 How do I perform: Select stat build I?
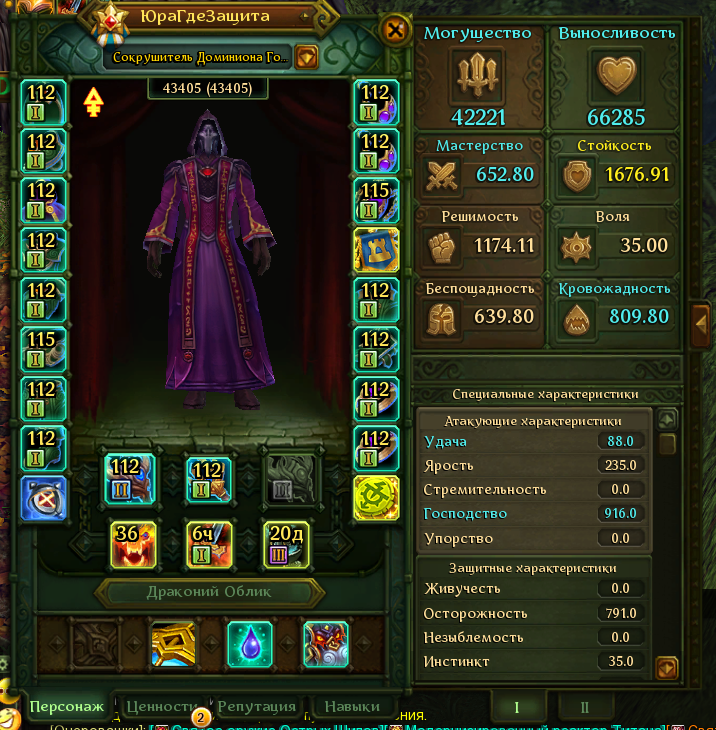coord(516,707)
